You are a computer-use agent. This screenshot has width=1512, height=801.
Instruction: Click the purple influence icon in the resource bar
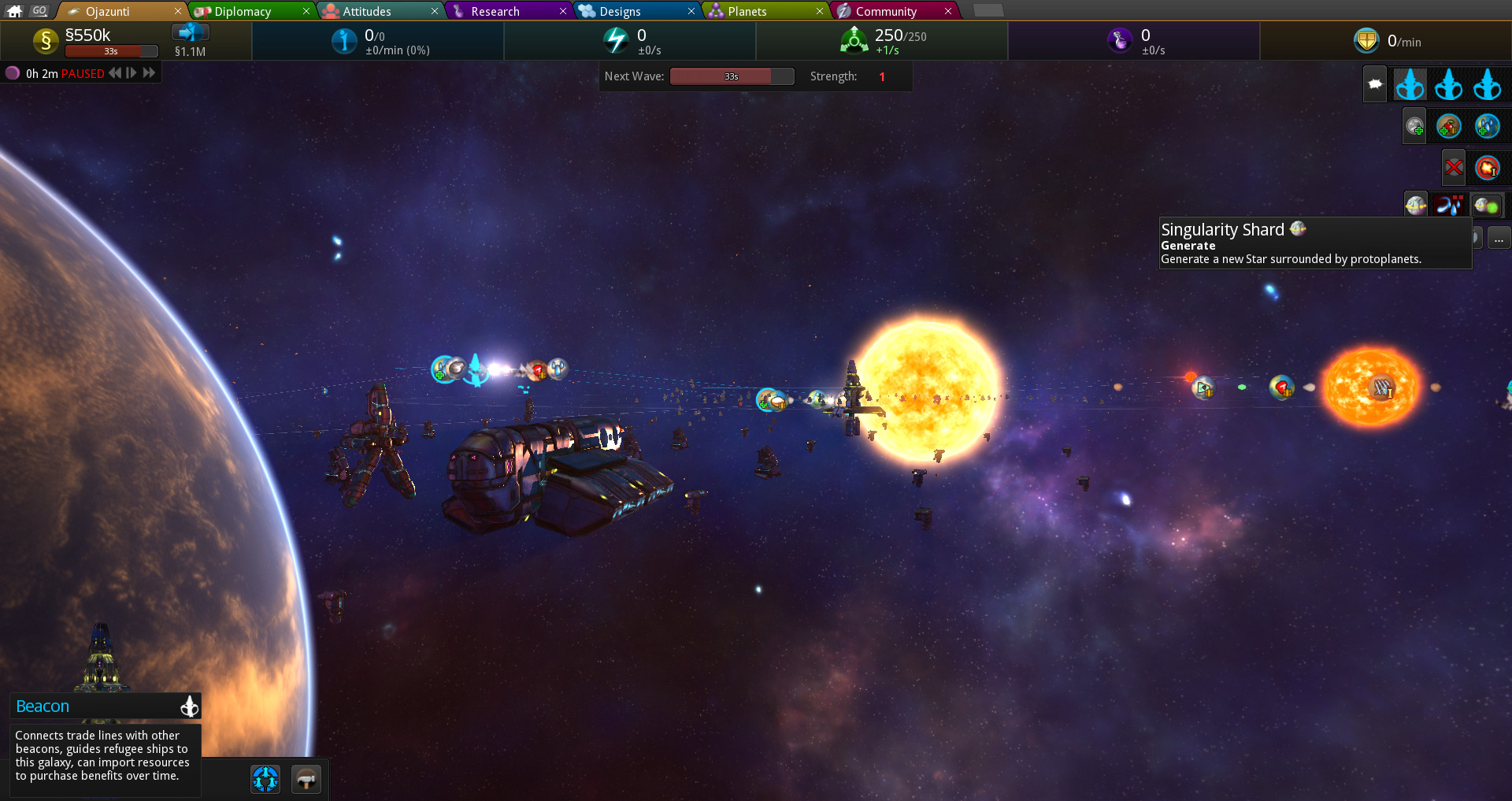pyautogui.click(x=1119, y=41)
